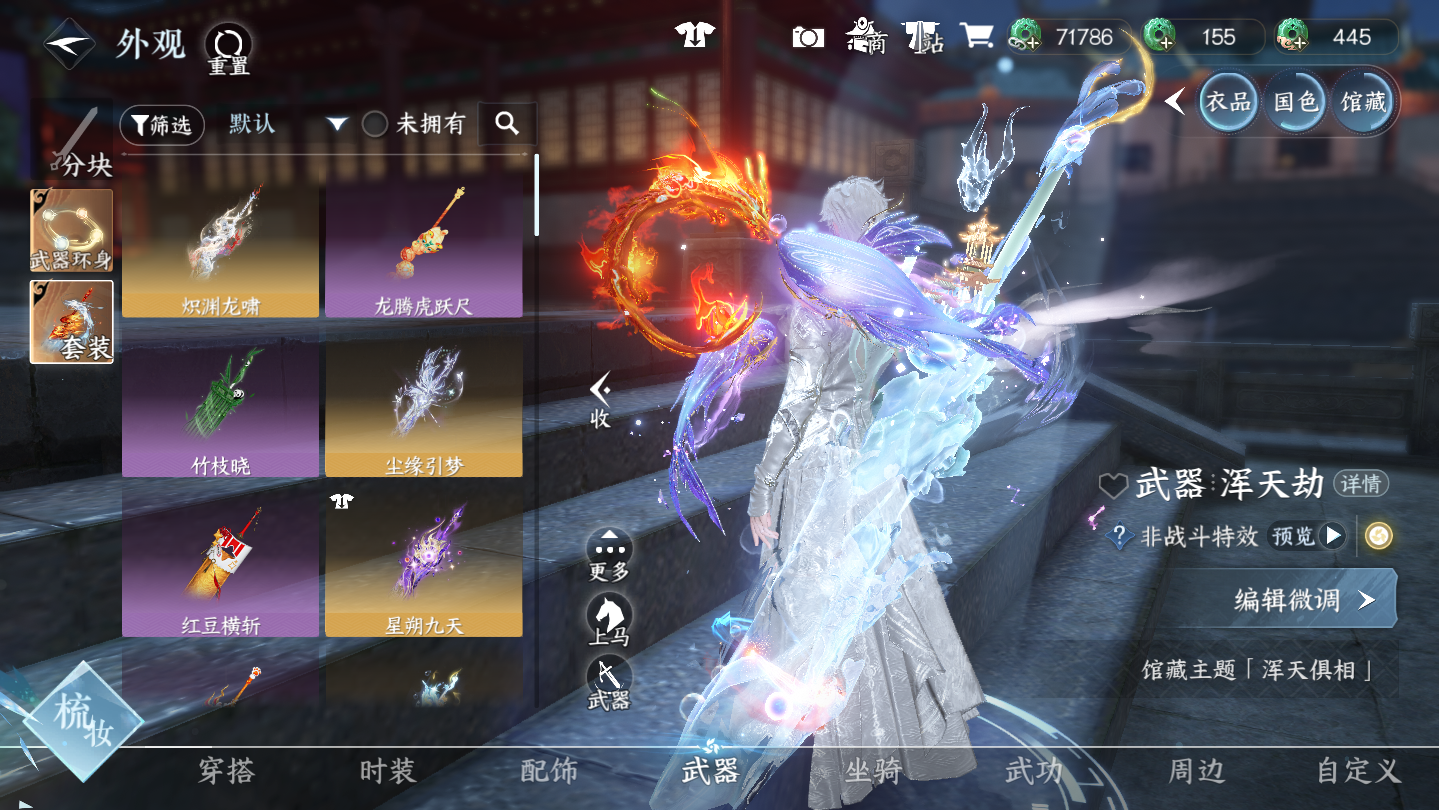Select the 红豆横斩 weapon skin
This screenshot has height=810, width=1439.
point(221,567)
